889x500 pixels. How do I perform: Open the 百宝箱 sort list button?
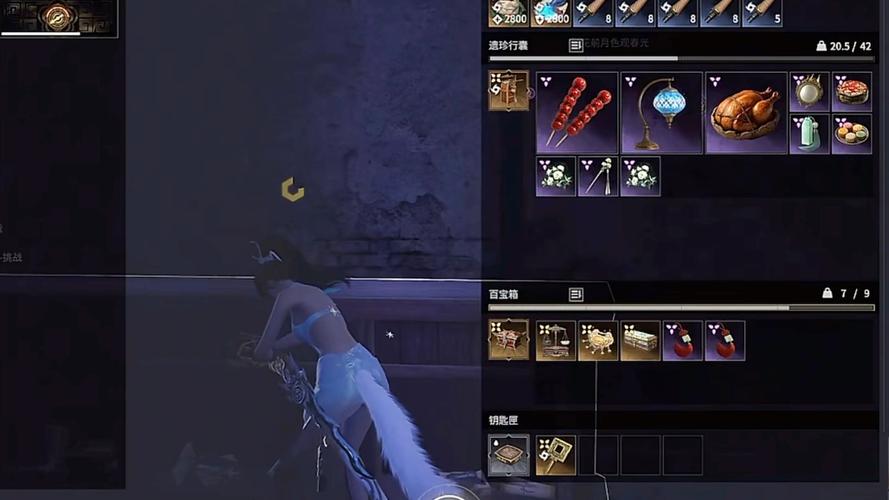pyautogui.click(x=576, y=294)
